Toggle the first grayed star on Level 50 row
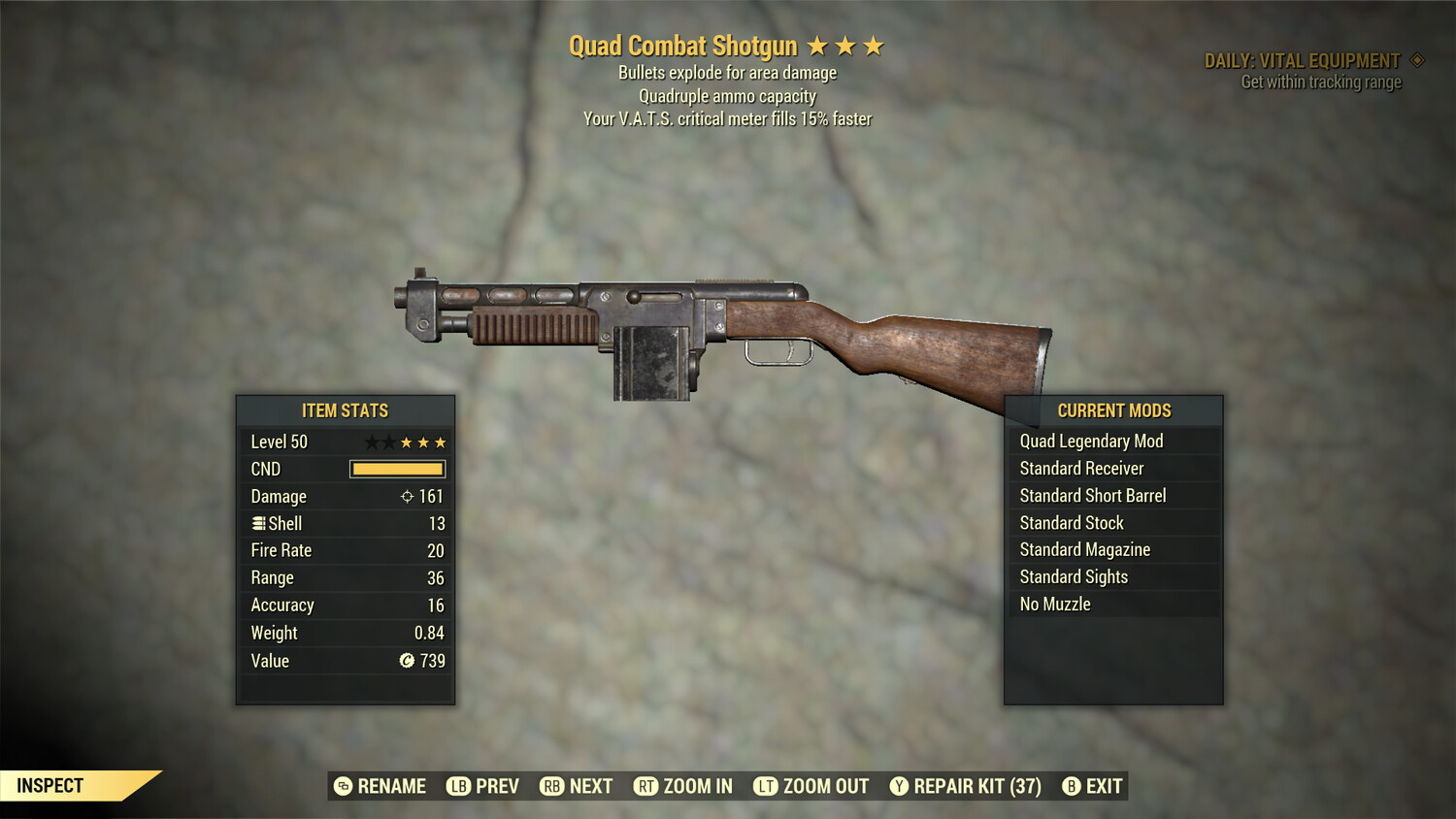The height and width of the screenshot is (819, 1456). click(371, 442)
